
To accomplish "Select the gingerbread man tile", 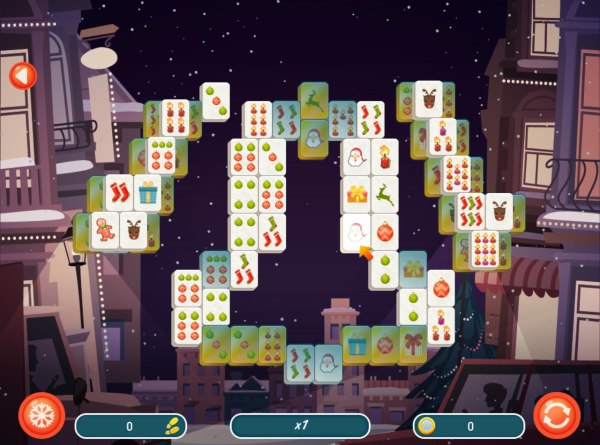I will point(104,230).
